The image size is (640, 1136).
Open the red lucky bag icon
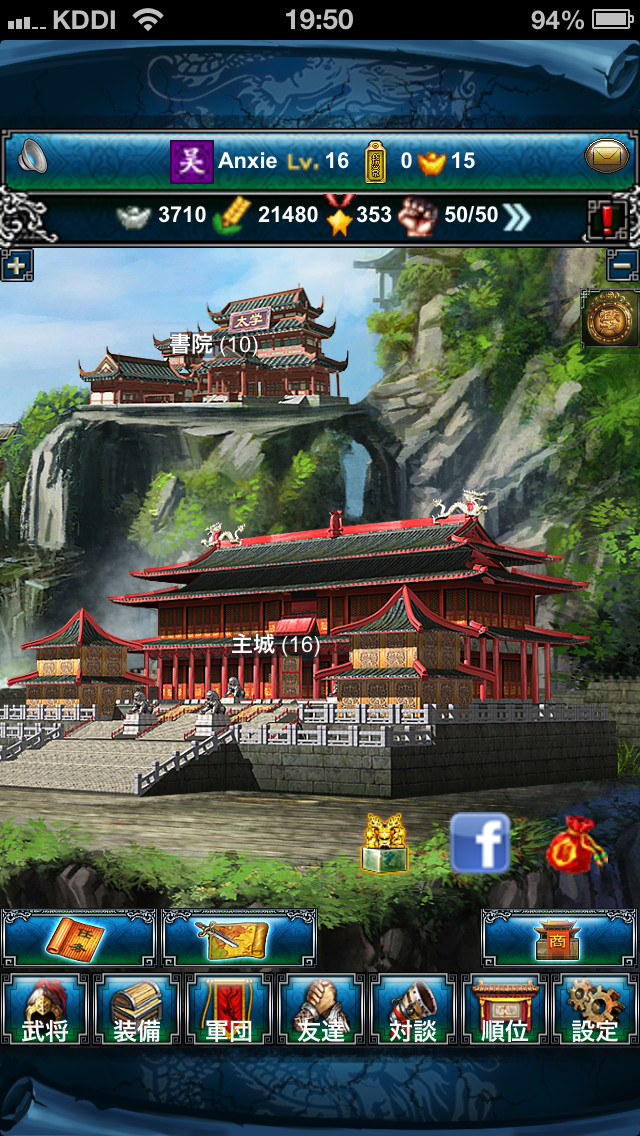point(576,846)
